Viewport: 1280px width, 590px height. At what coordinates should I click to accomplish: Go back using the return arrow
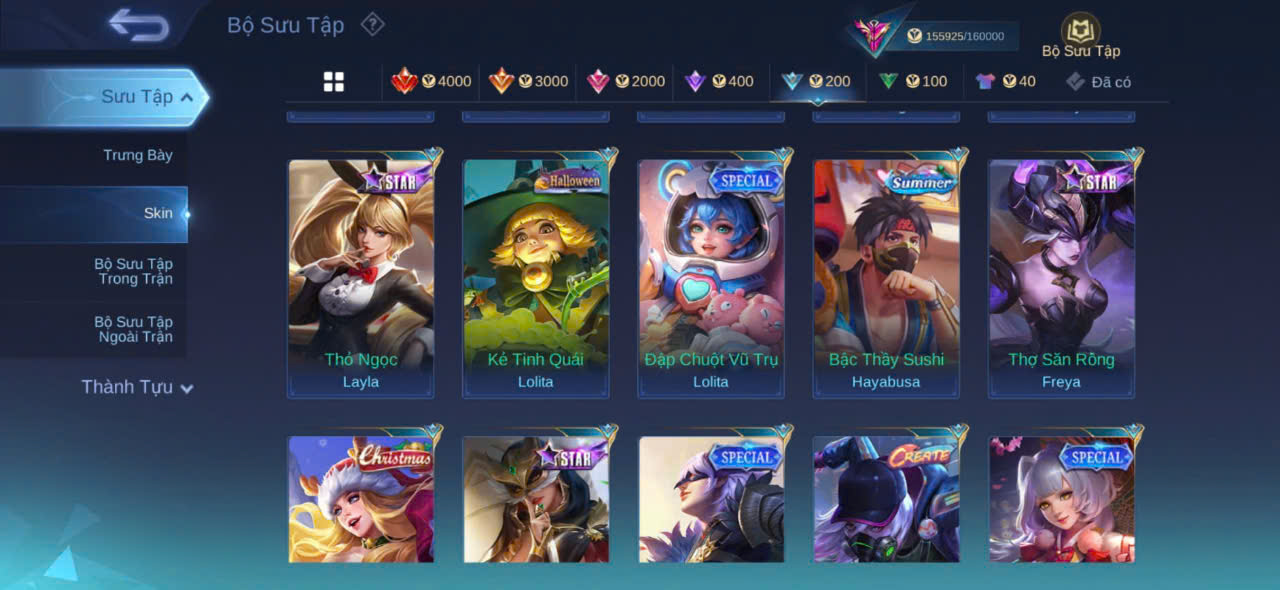coord(139,25)
